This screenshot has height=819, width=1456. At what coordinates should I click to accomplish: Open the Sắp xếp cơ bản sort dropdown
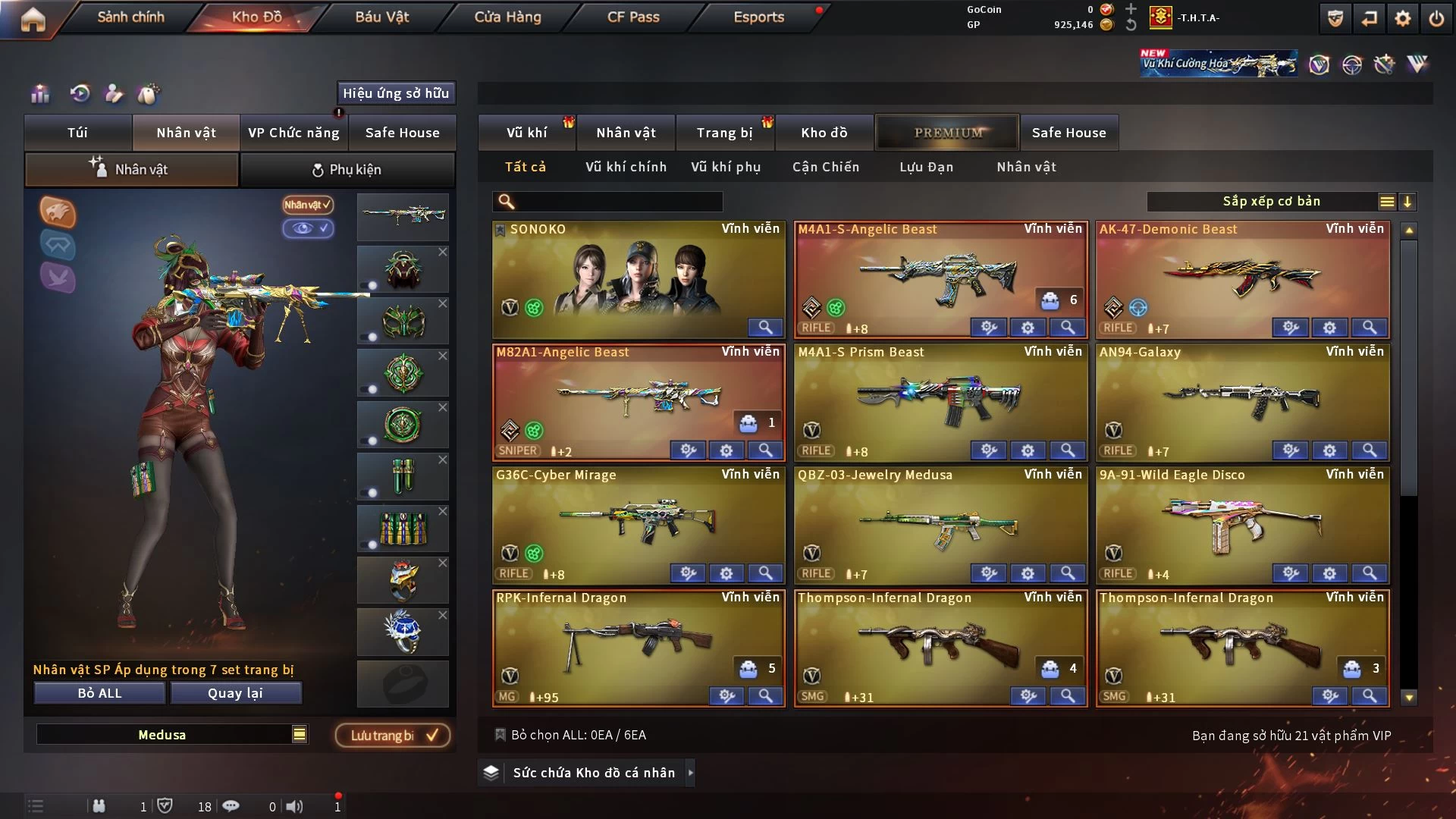pyautogui.click(x=1271, y=202)
